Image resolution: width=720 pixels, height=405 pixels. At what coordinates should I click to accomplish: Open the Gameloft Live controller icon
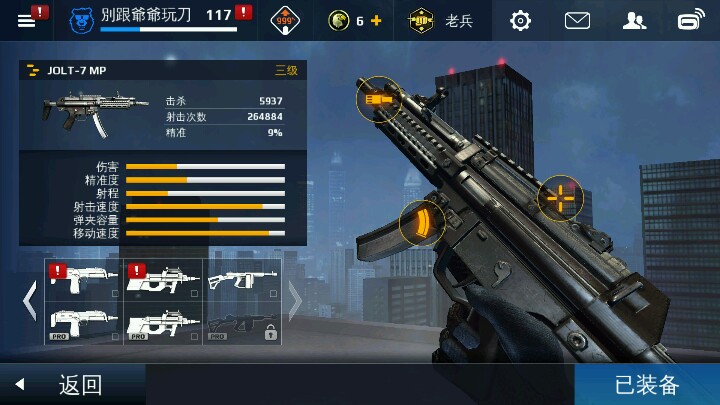691,20
